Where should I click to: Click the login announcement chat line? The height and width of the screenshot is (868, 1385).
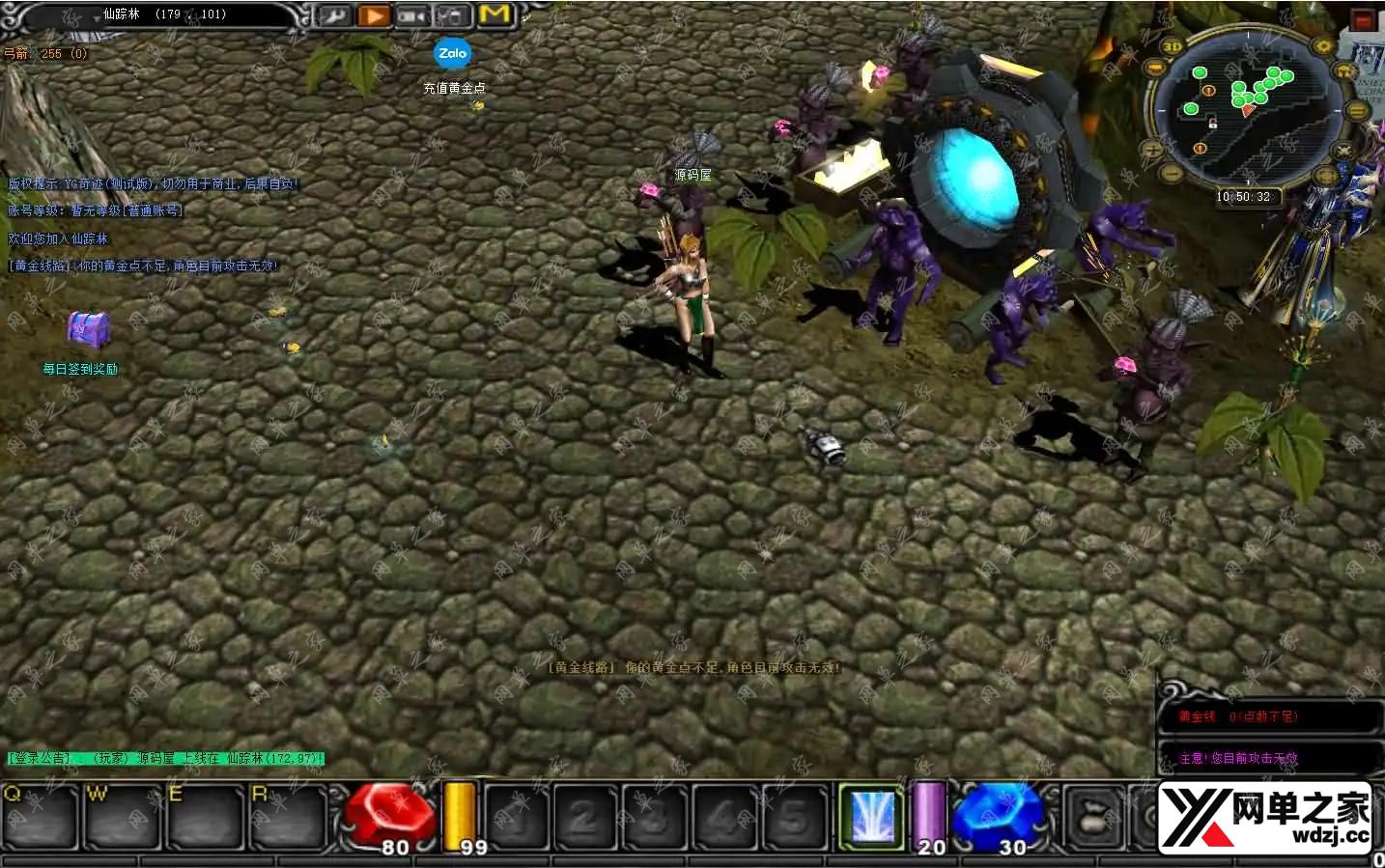(165, 759)
